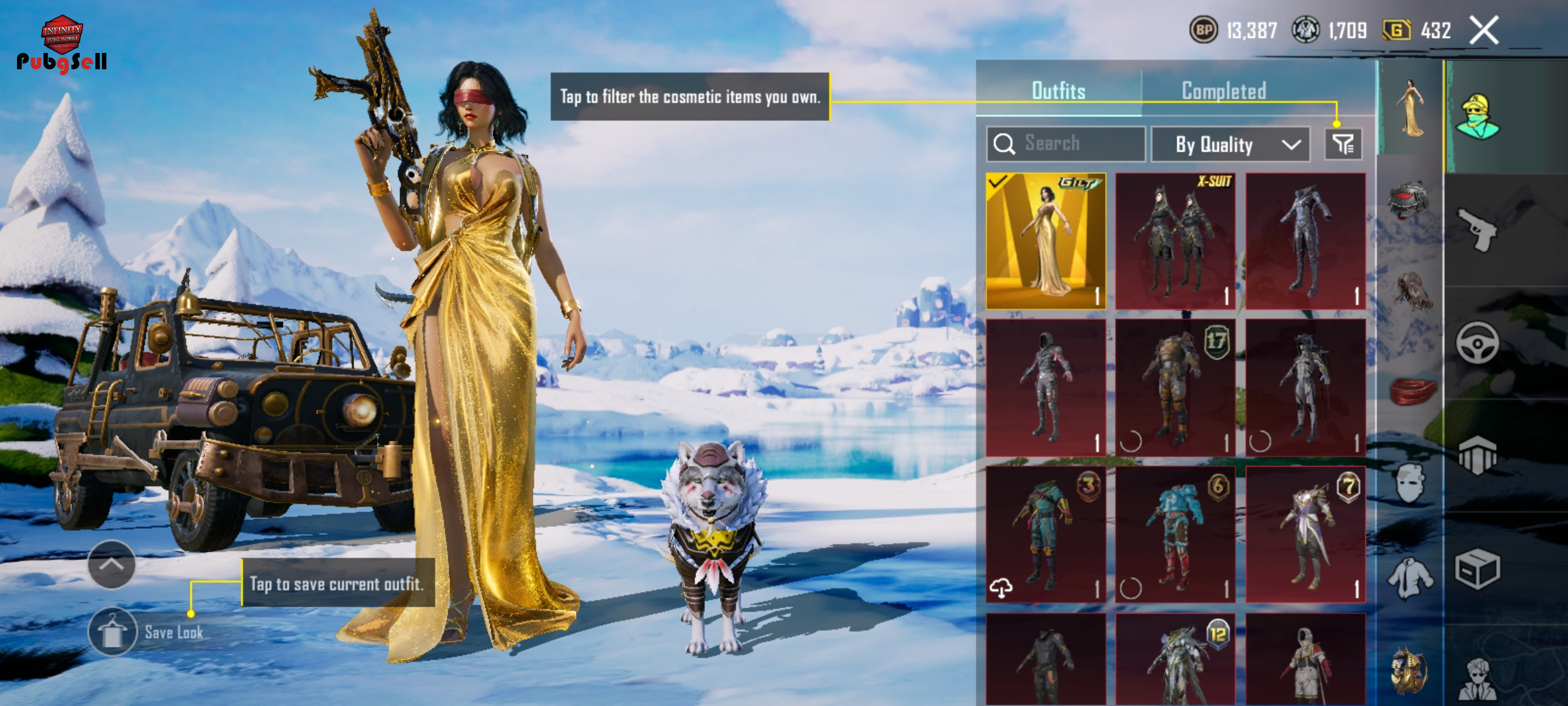Select the Outfits tab

1058,91
